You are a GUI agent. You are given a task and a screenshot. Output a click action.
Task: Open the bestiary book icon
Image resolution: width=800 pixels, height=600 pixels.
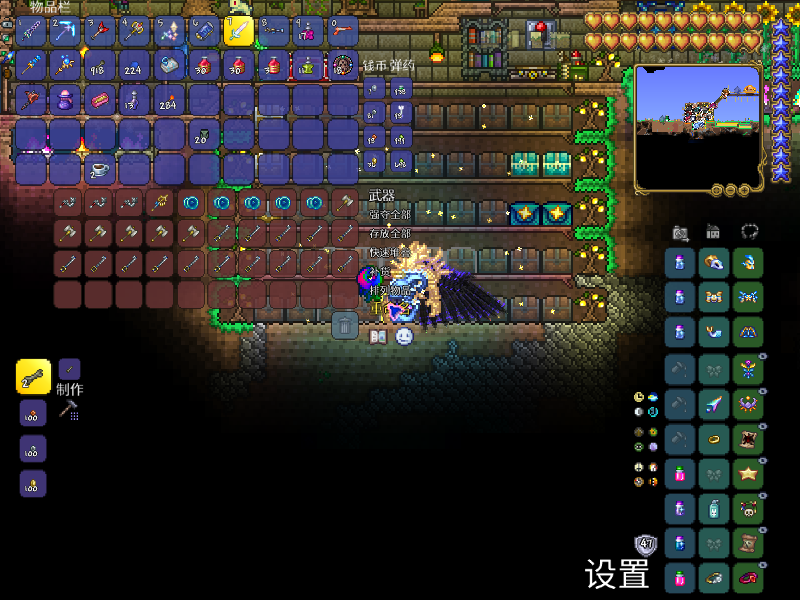pos(378,337)
